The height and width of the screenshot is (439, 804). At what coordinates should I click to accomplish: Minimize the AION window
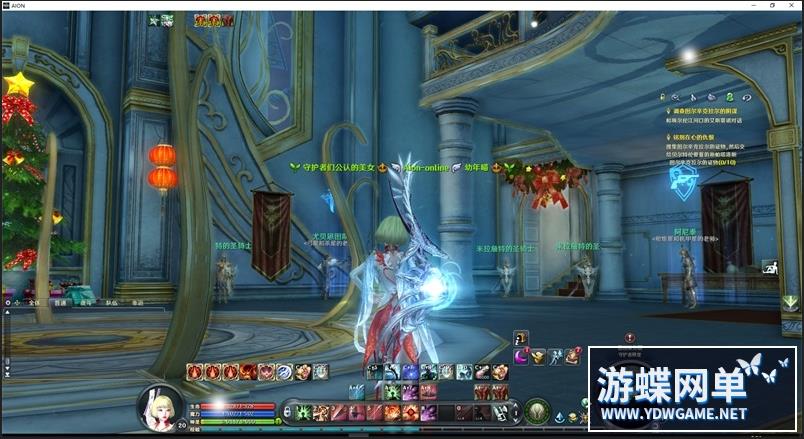click(743, 5)
